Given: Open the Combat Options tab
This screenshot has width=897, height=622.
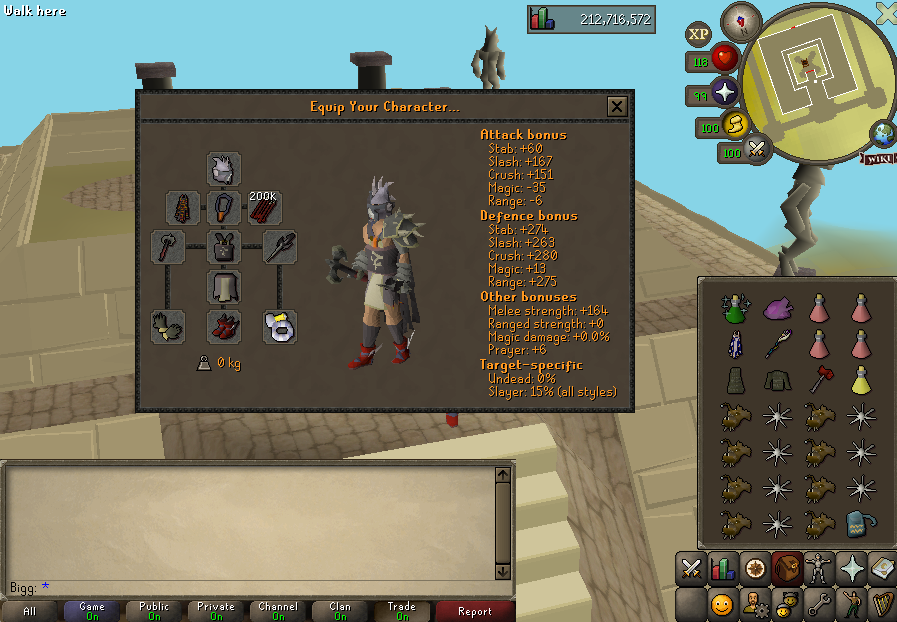Looking at the screenshot, I should click(691, 569).
